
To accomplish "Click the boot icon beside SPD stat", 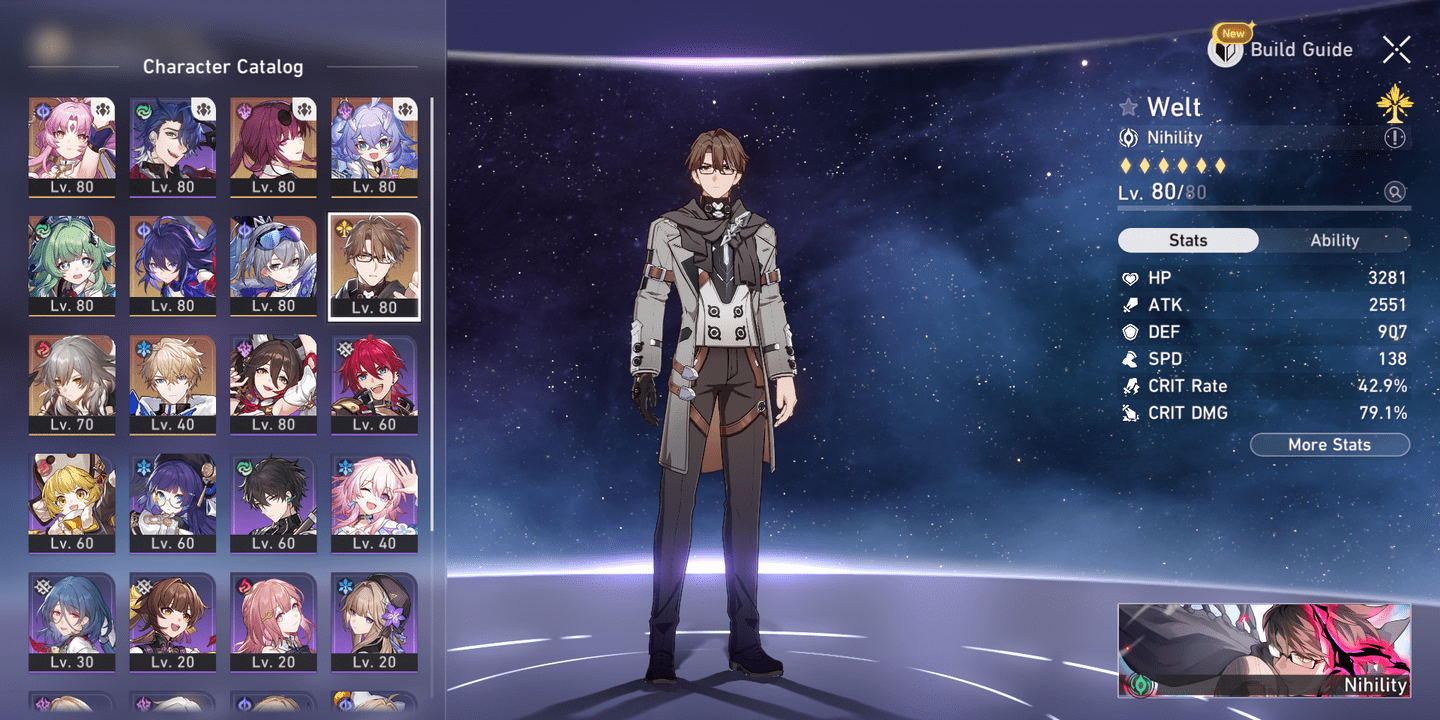I will pos(1129,358).
